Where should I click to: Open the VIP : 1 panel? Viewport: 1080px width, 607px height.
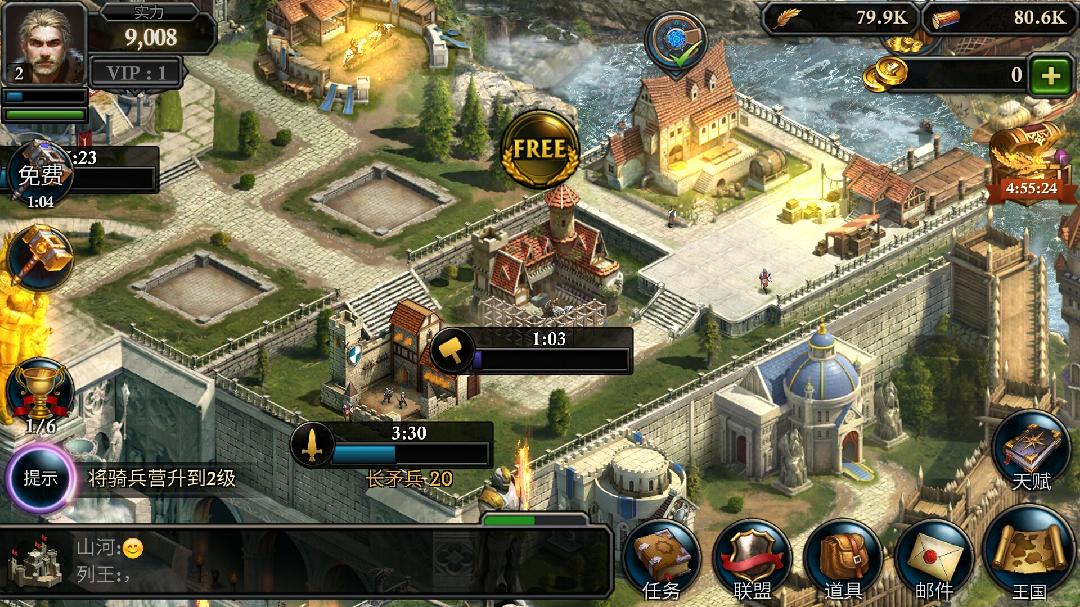coord(137,72)
